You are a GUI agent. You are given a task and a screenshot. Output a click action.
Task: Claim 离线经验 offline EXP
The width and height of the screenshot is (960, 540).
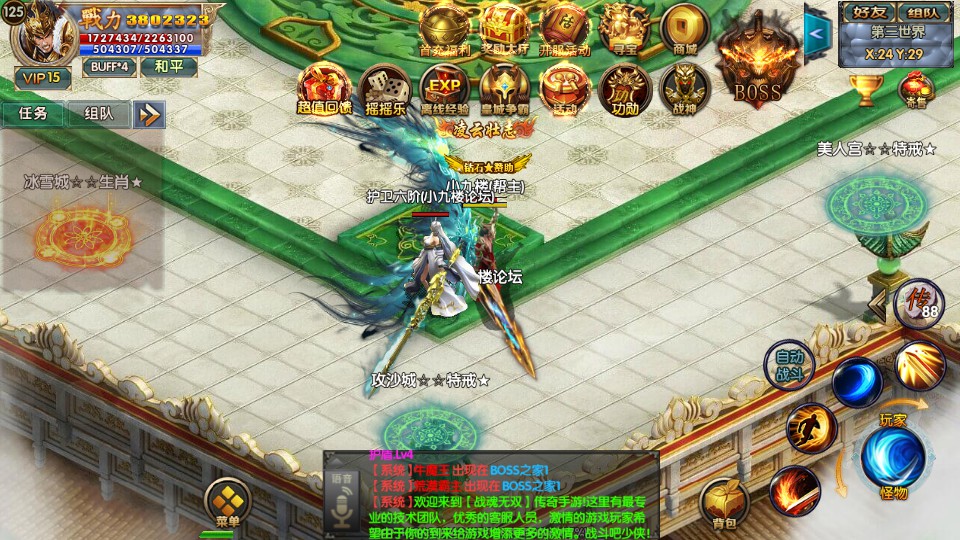[x=445, y=88]
